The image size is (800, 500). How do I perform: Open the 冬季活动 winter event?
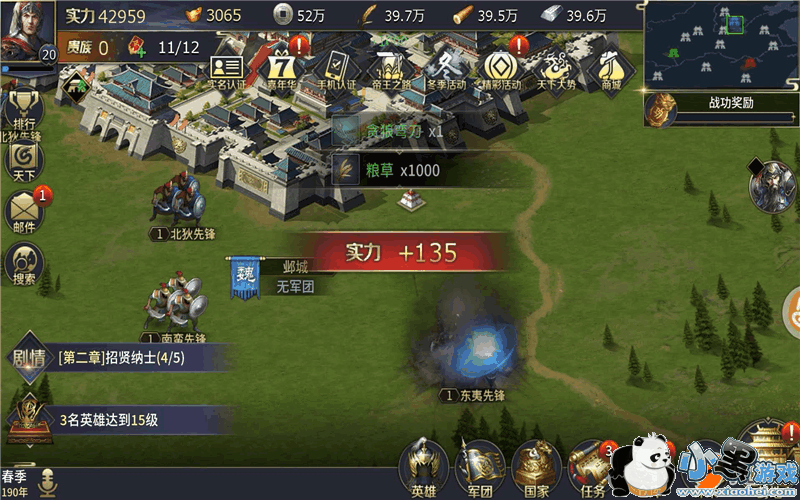pos(444,70)
